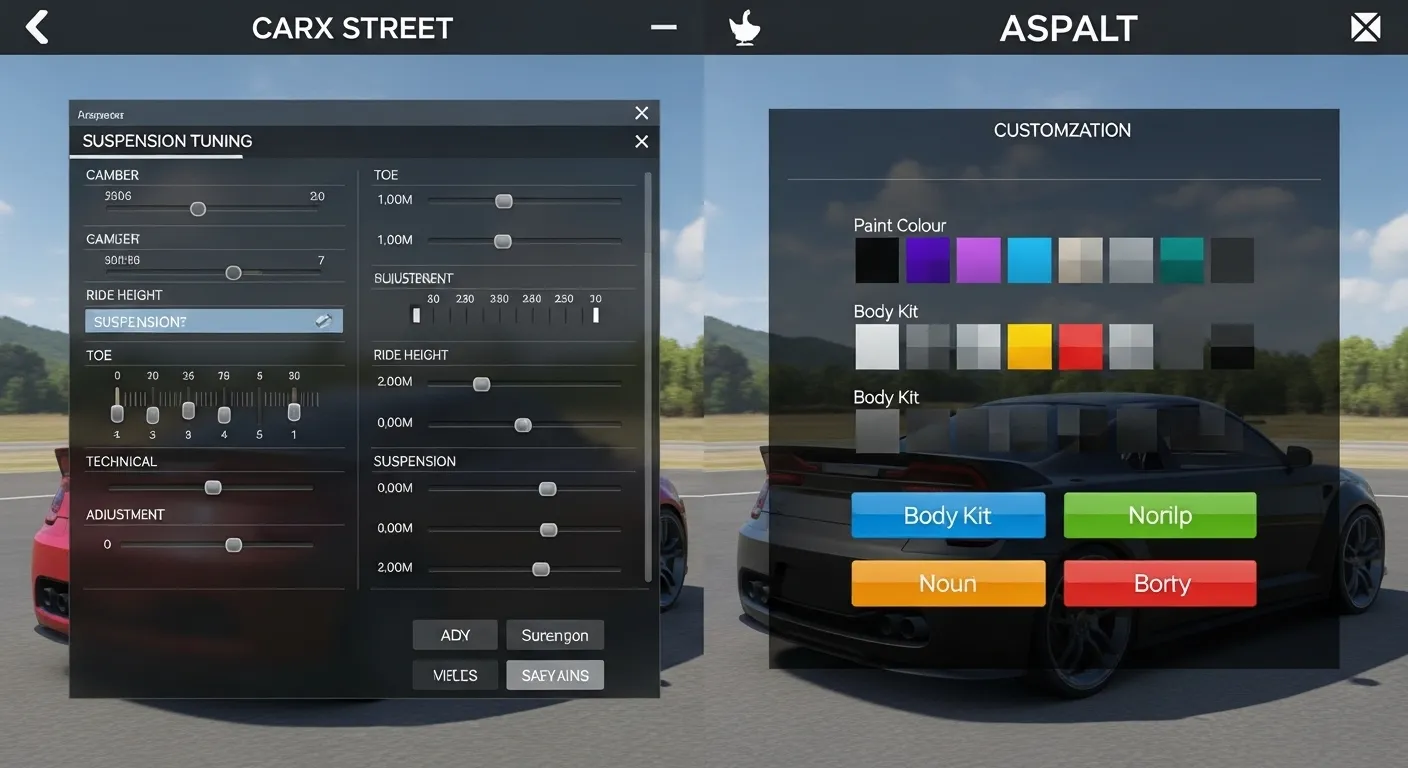The height and width of the screenshot is (768, 1408).
Task: Expand the TECHNICAL section
Action: click(x=121, y=461)
